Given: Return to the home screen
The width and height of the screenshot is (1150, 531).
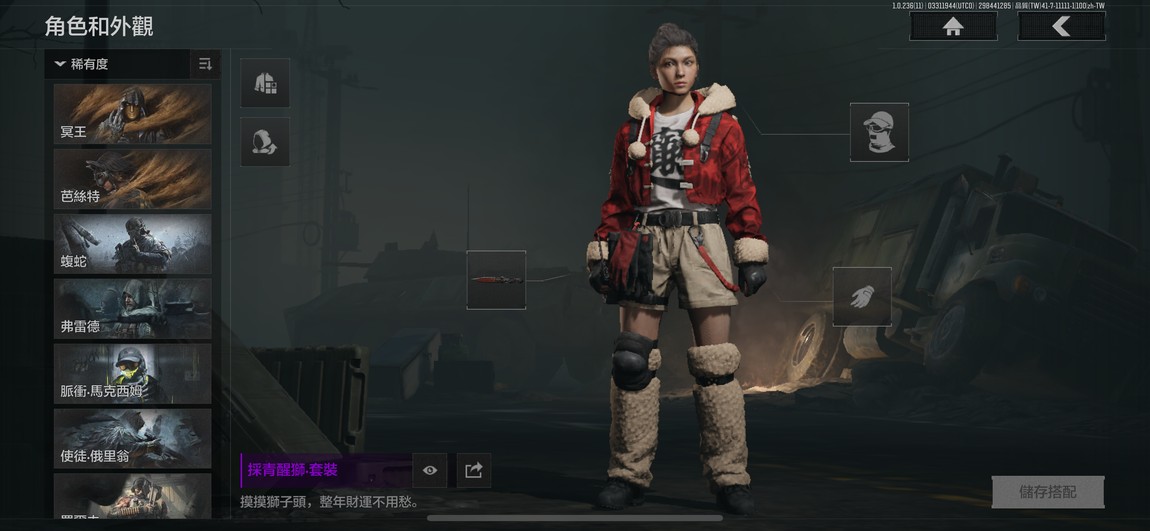Looking at the screenshot, I should (x=953, y=27).
